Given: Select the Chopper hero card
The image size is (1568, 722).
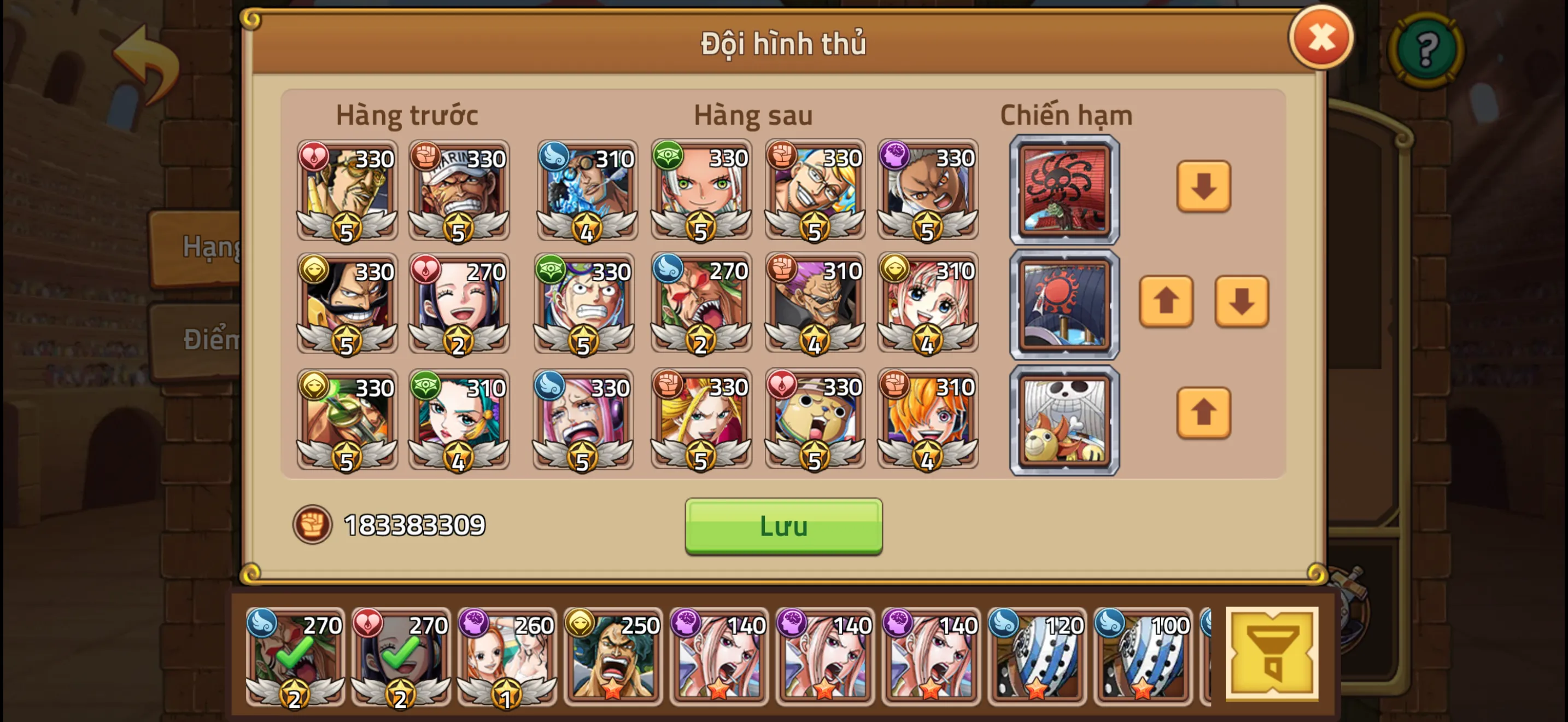Looking at the screenshot, I should coord(815,419).
